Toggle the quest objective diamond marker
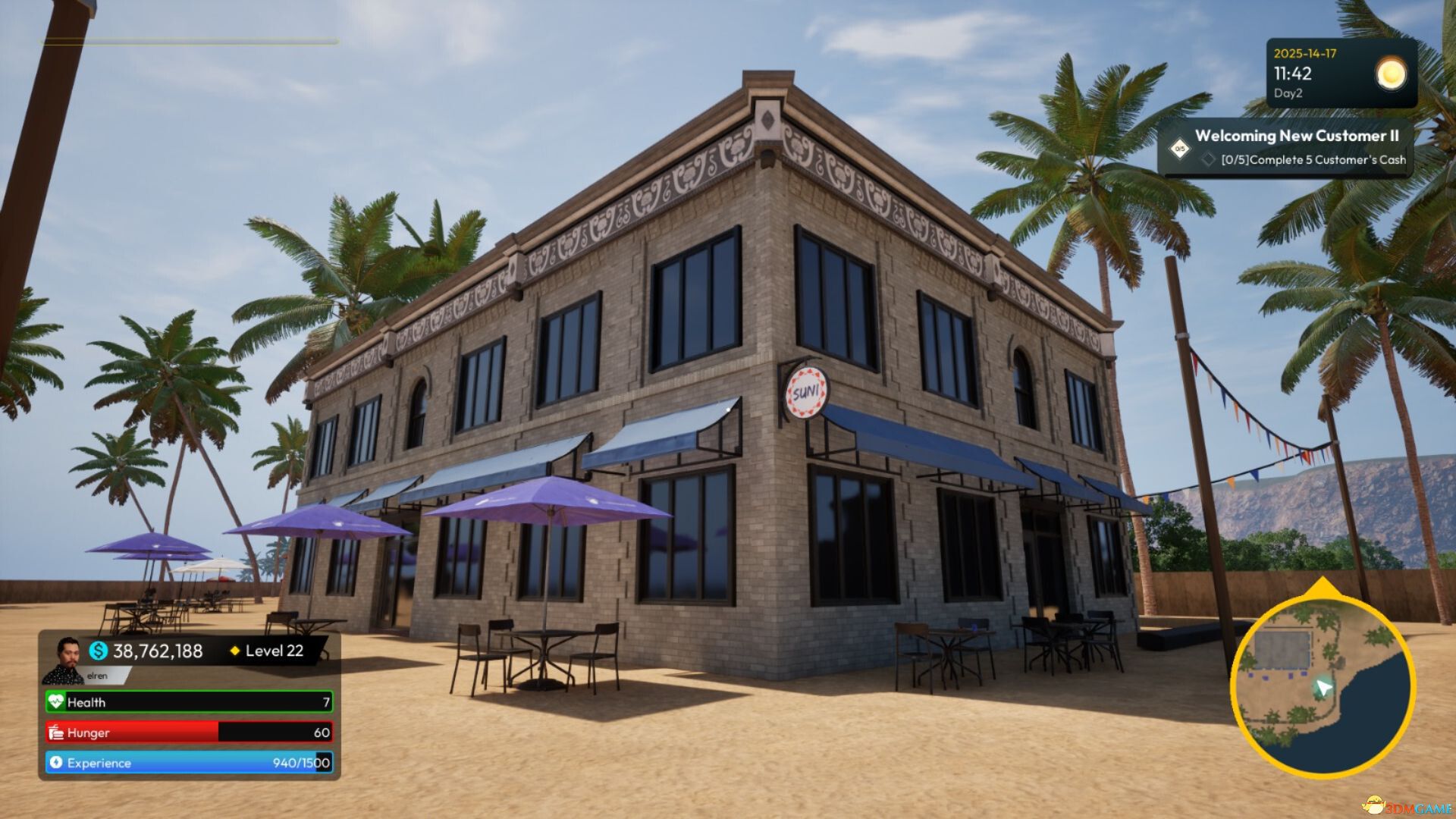 coord(1209,160)
